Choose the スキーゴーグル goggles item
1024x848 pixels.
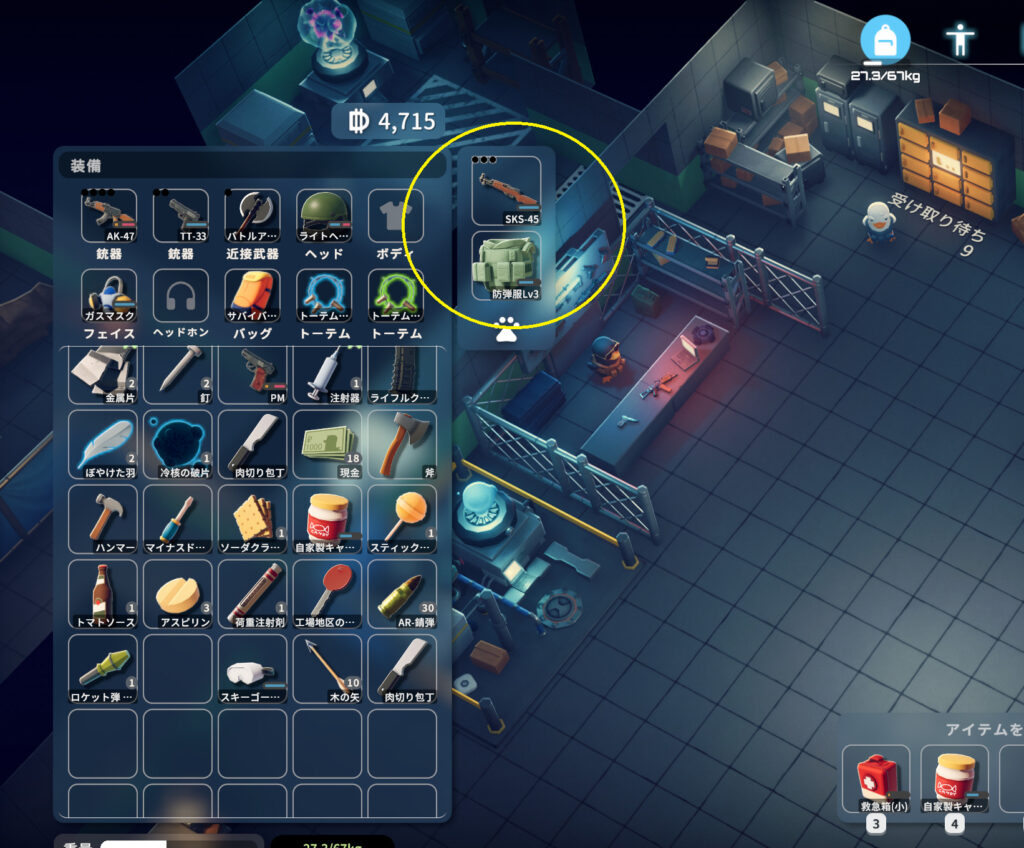click(x=252, y=668)
